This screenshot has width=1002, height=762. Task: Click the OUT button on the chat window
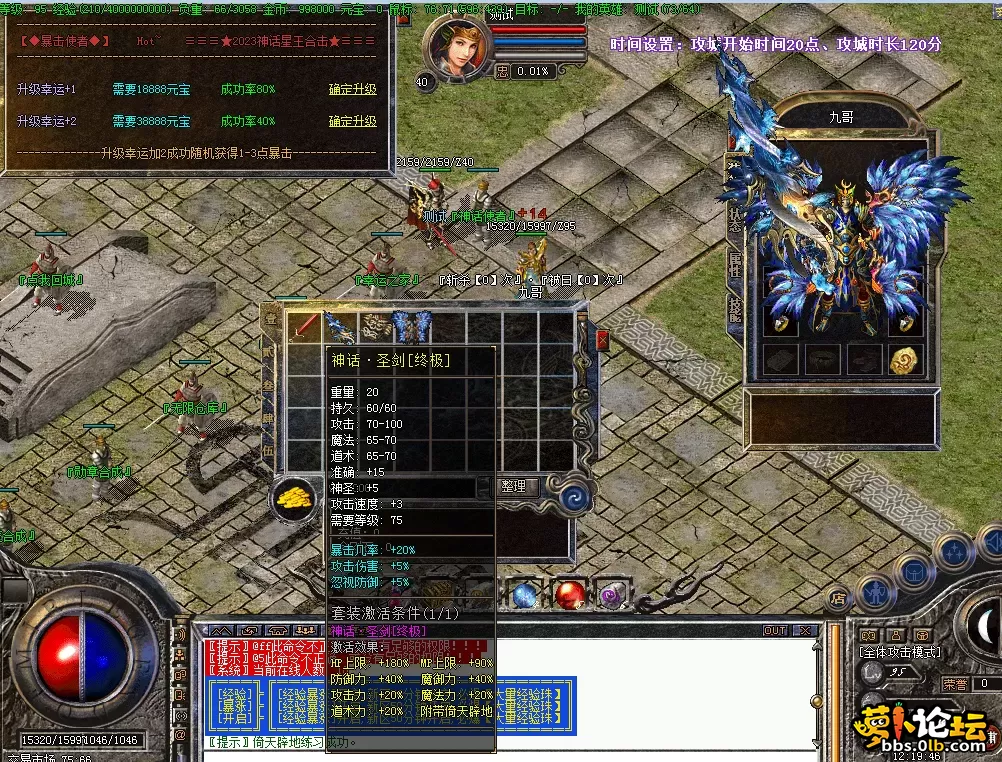coord(775,631)
